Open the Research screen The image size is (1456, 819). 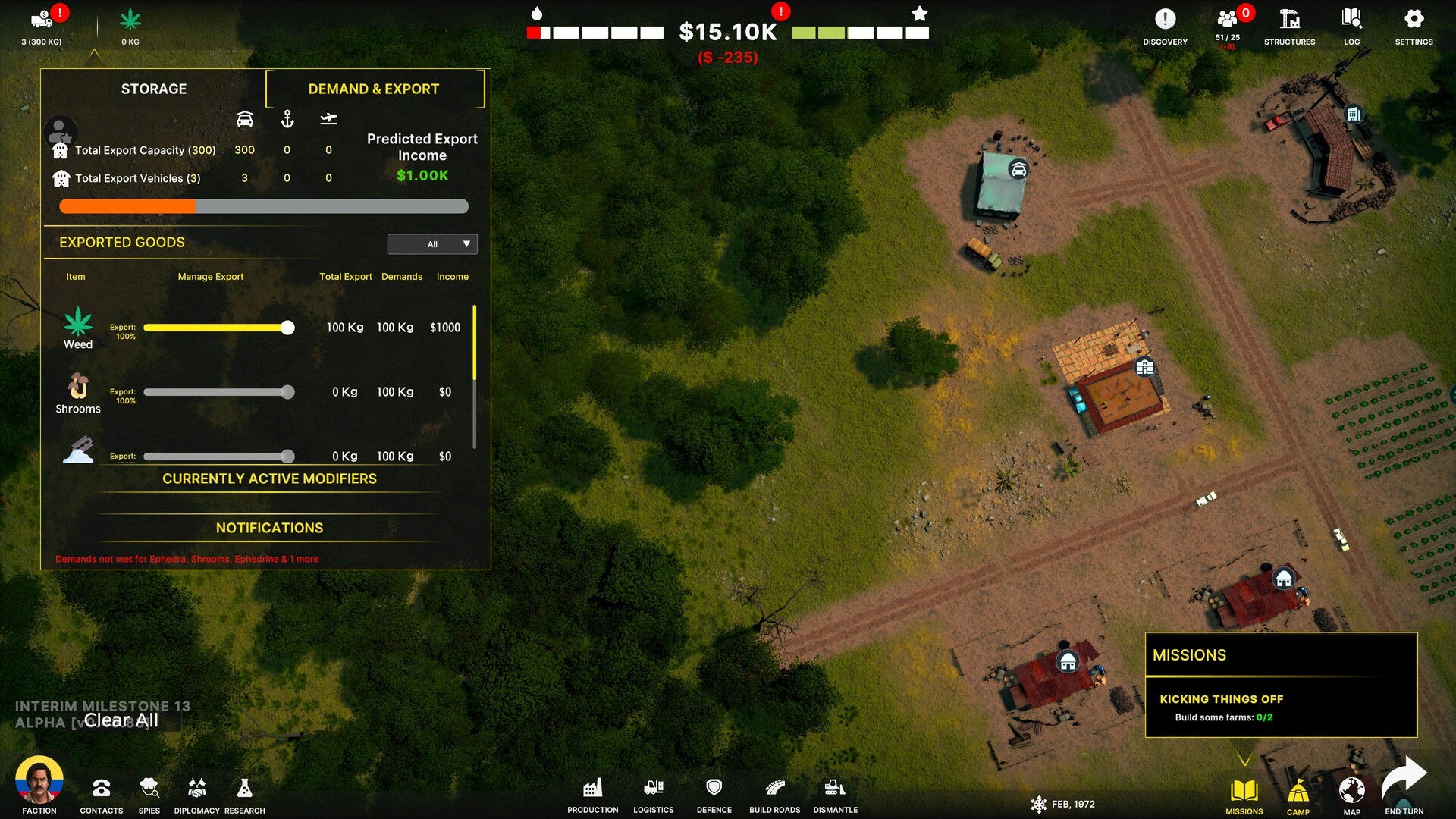[x=244, y=794]
